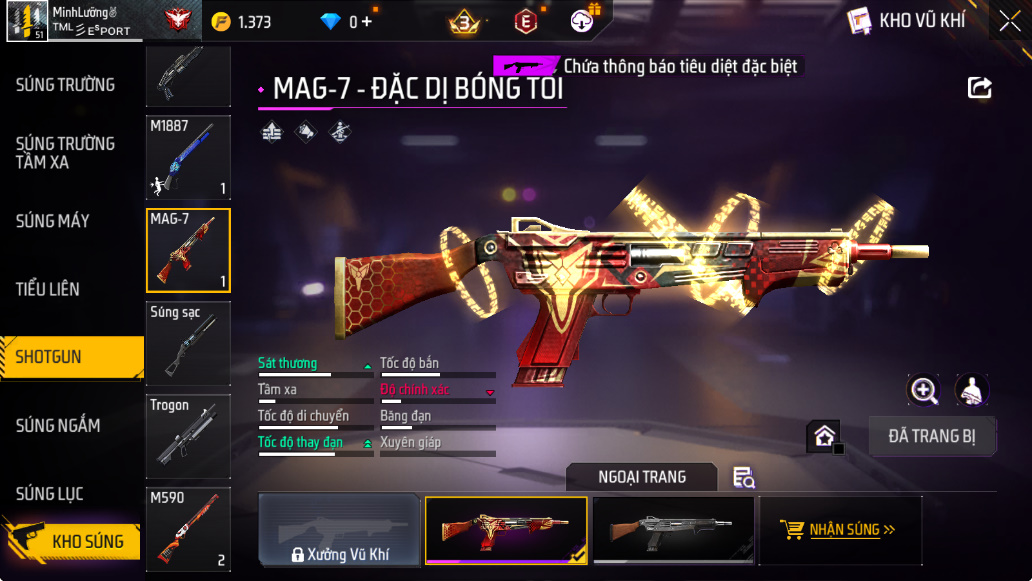
Task: Open the Ngoại Trang tab
Action: pyautogui.click(x=642, y=477)
